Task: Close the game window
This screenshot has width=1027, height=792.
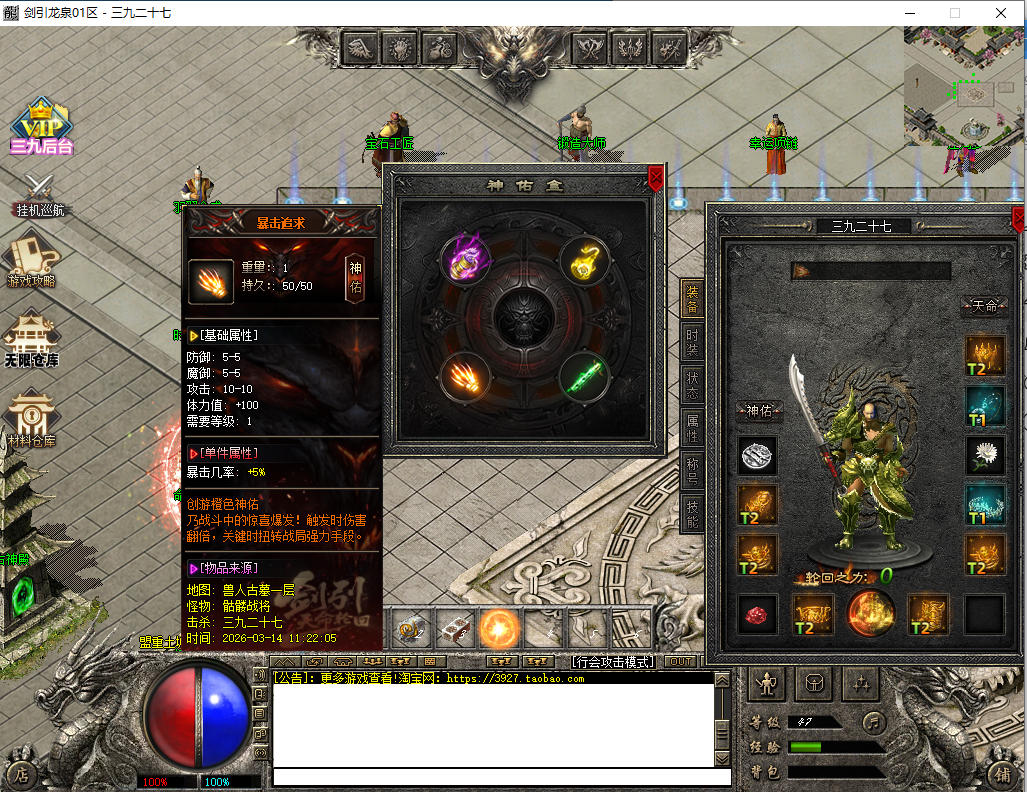Action: (1001, 13)
